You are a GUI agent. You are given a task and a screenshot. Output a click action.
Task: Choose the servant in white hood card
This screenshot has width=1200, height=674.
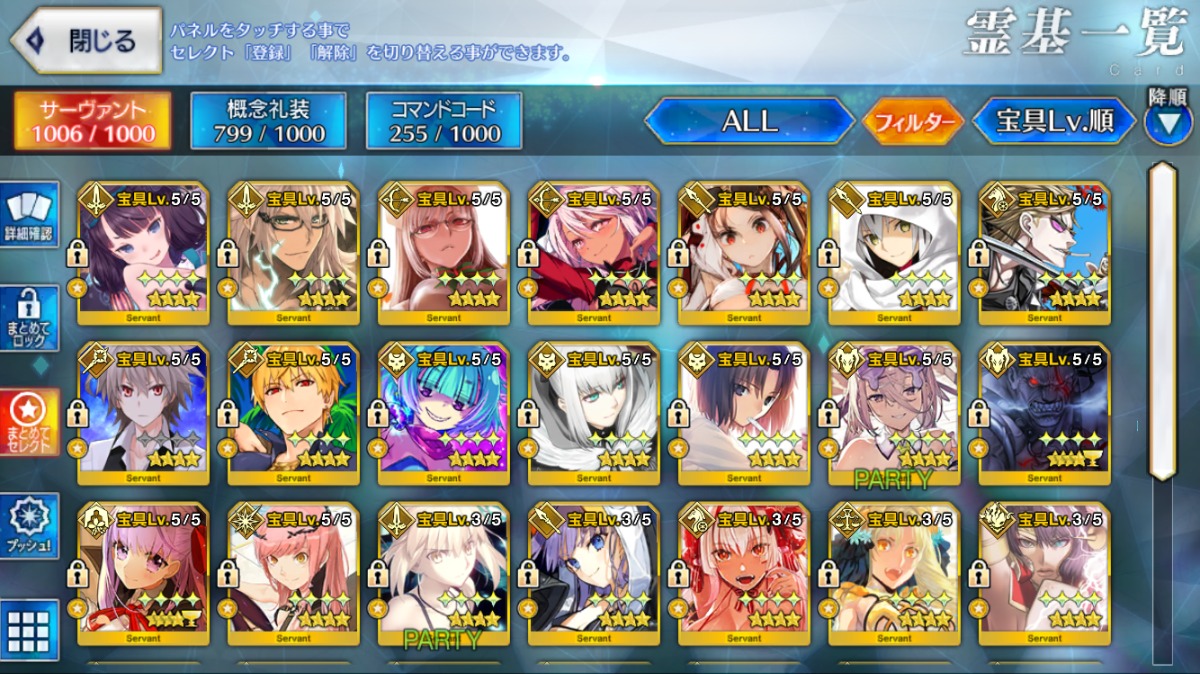click(x=894, y=253)
